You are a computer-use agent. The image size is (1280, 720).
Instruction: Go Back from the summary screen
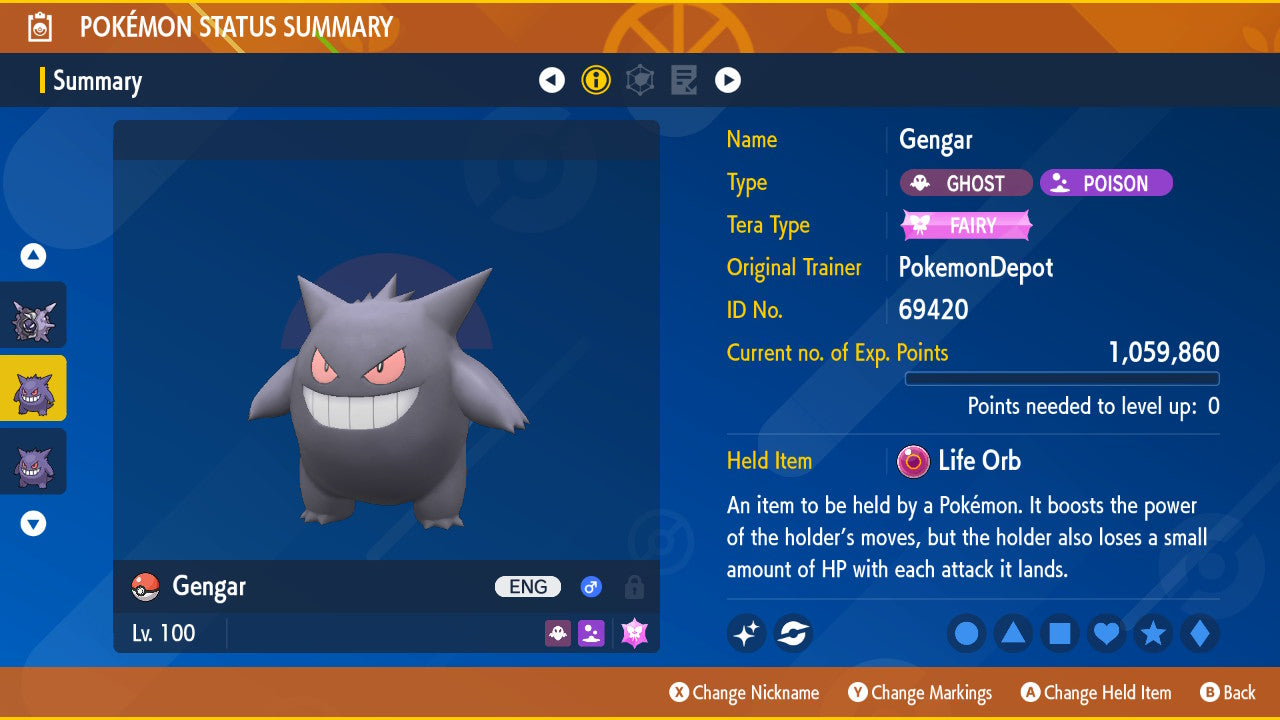1227,692
